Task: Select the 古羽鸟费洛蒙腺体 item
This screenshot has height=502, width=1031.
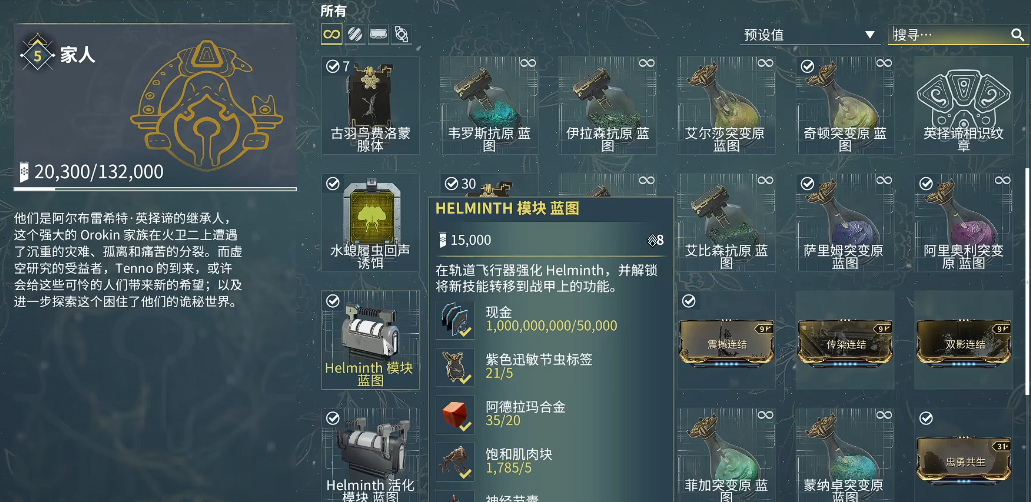Action: [370, 103]
